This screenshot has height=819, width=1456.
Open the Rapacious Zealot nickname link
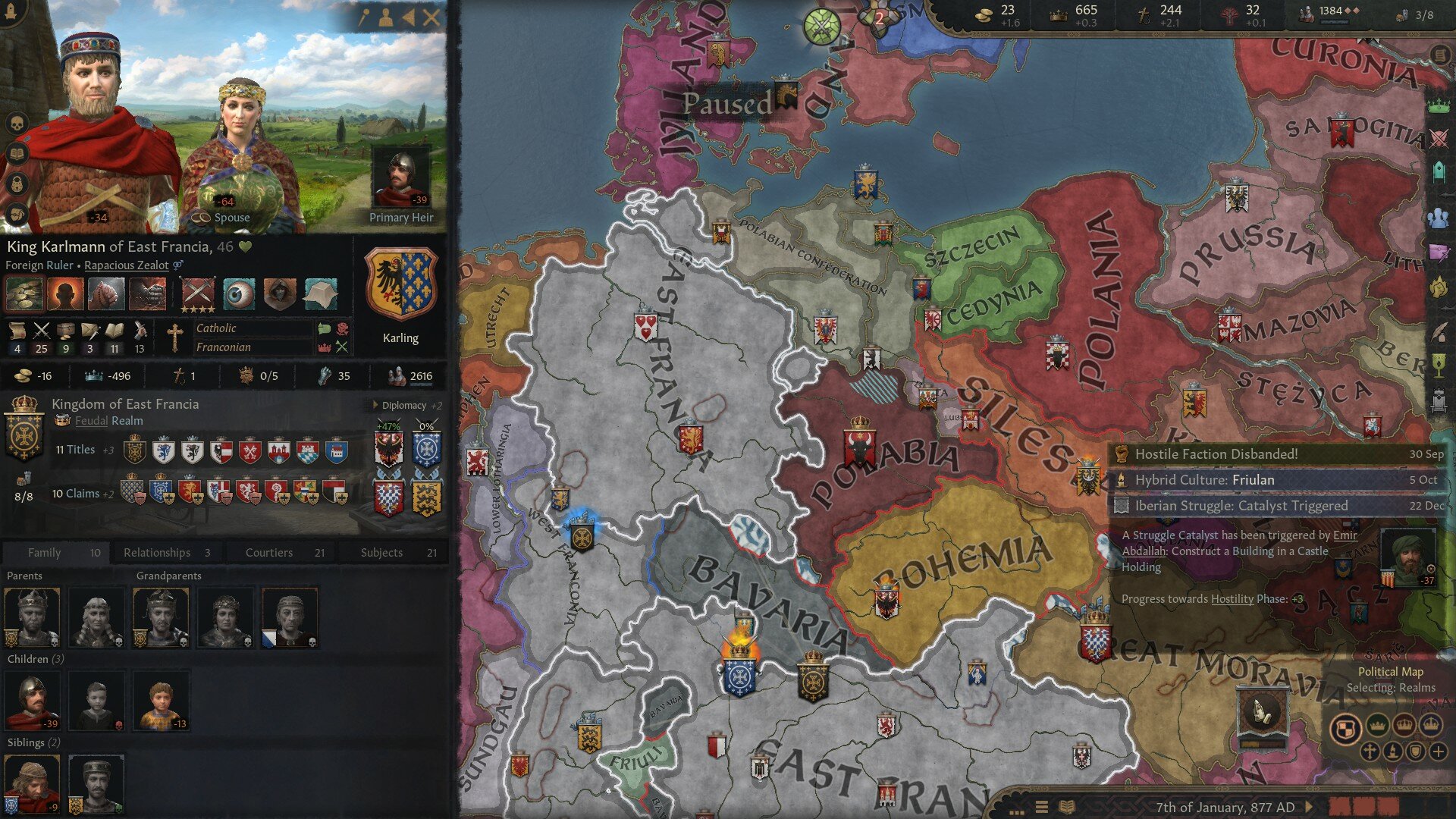(127, 265)
